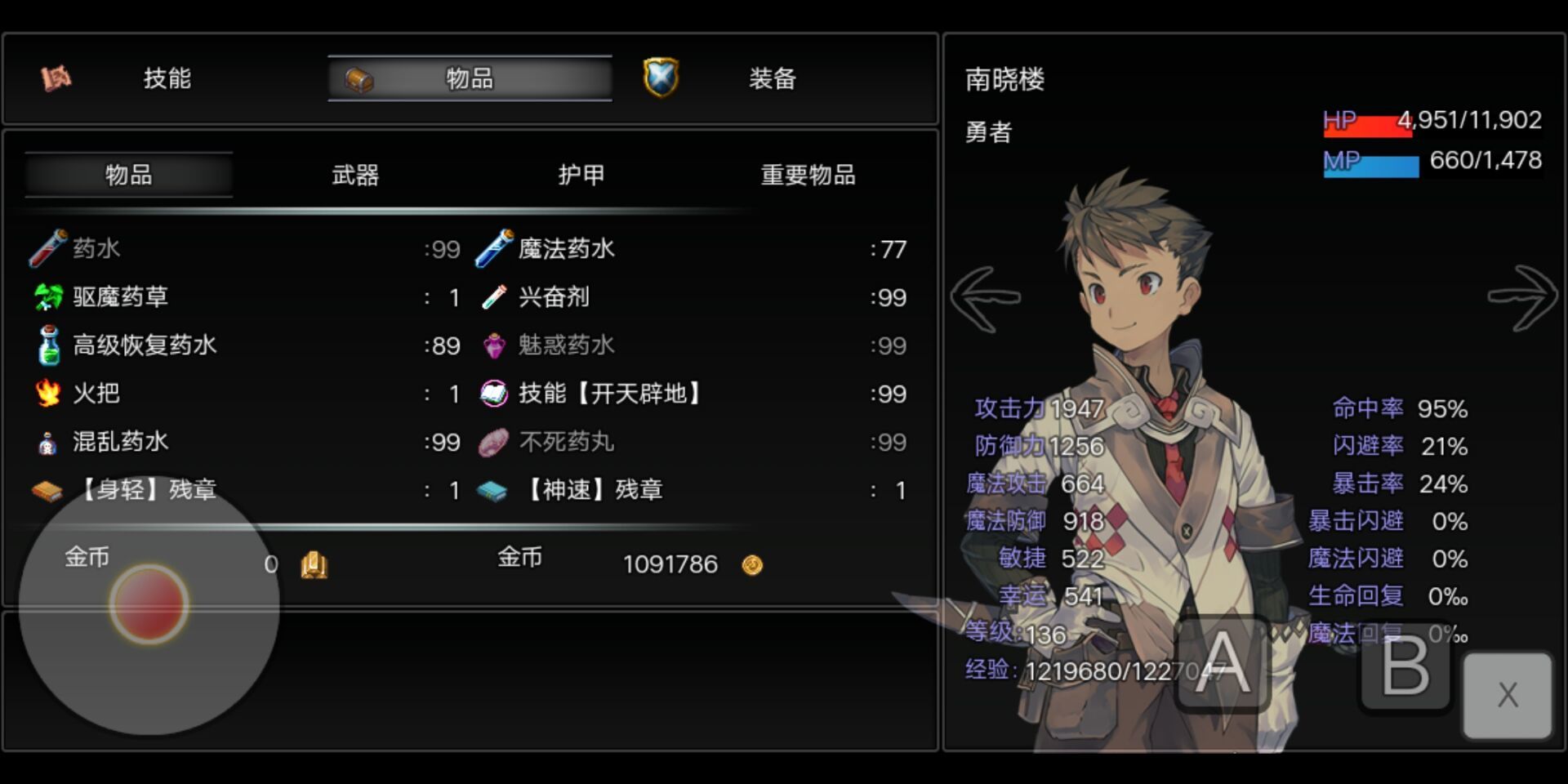Switch to the previous character with left arrow

click(x=985, y=298)
